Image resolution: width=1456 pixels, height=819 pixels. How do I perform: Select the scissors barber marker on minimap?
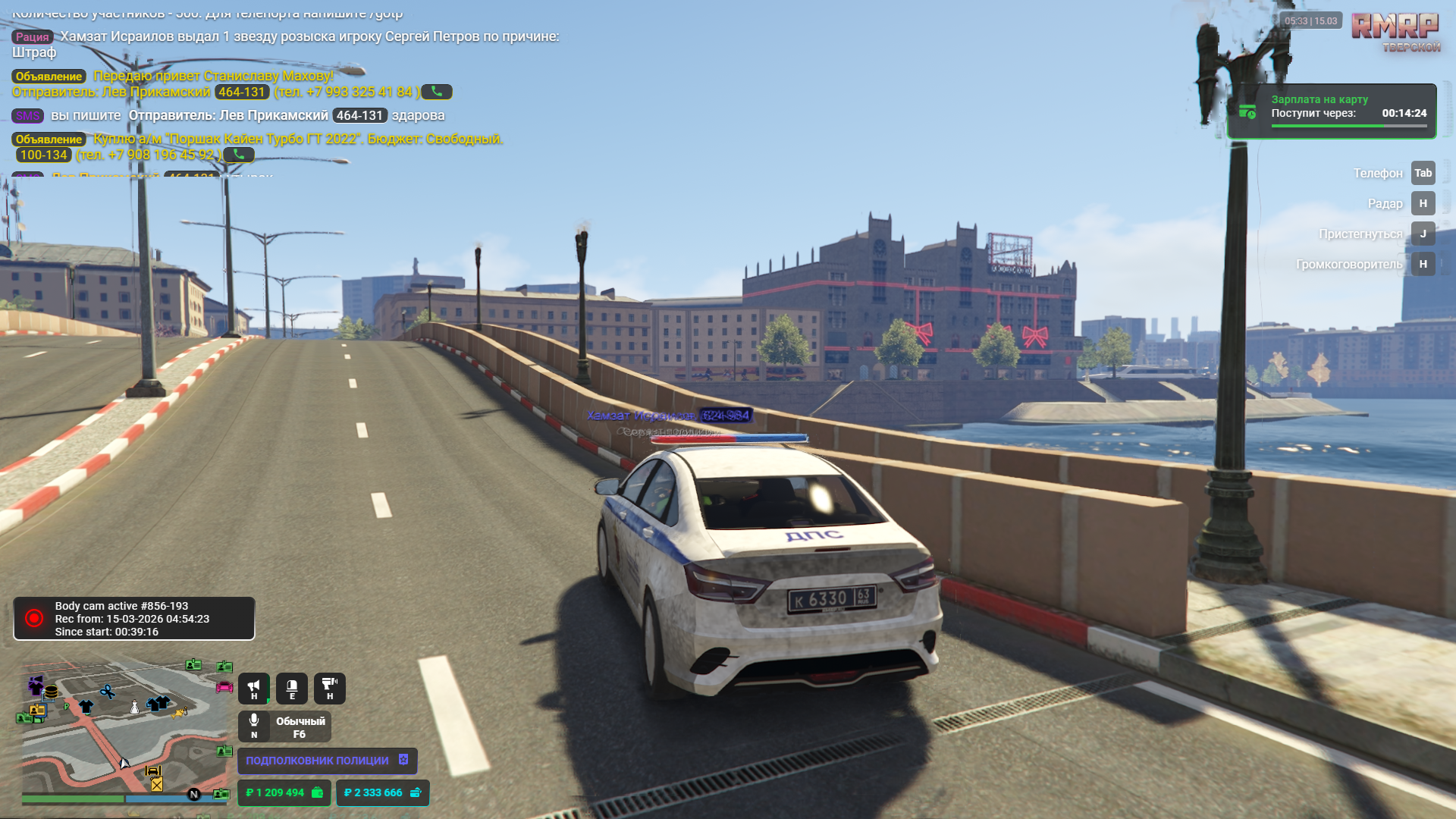pyautogui.click(x=108, y=692)
